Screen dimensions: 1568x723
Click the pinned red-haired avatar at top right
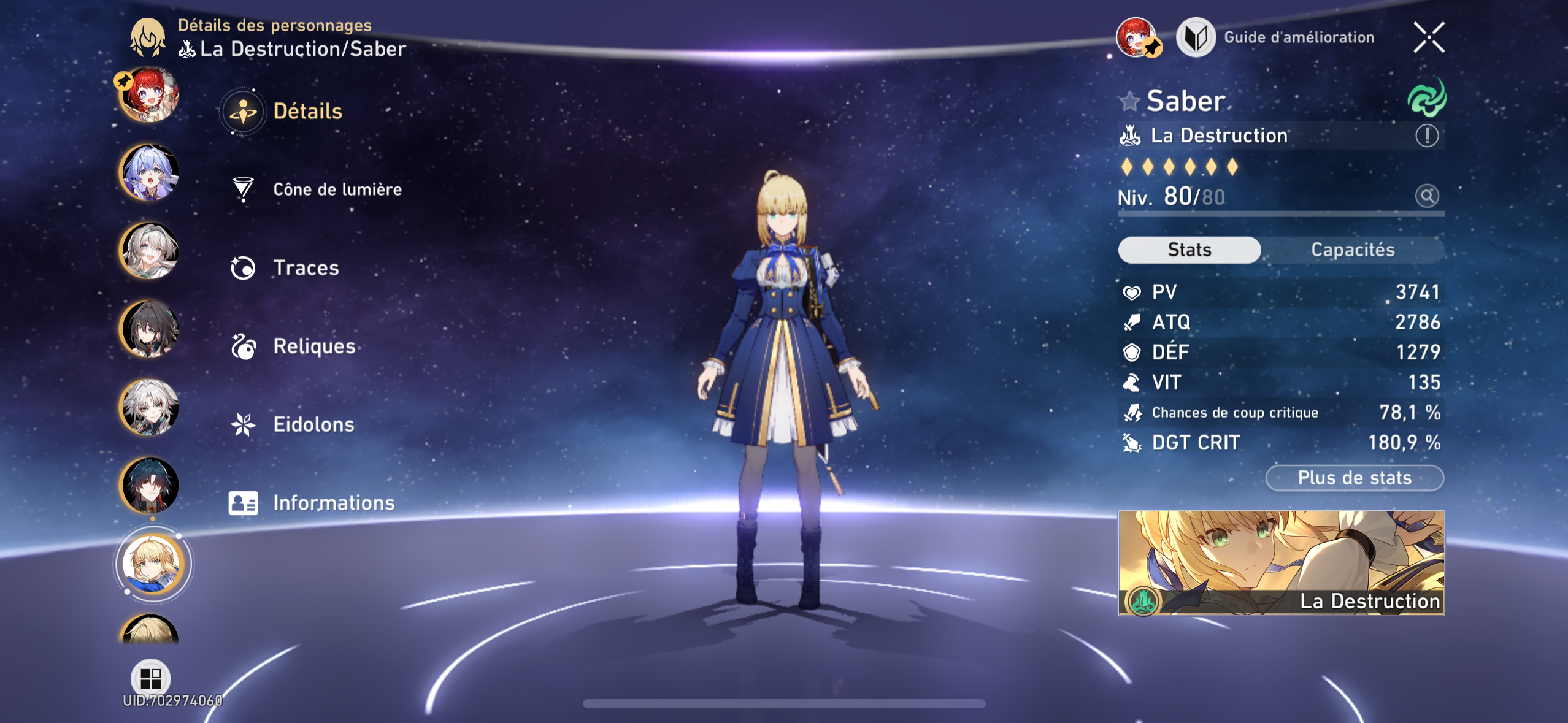click(1136, 37)
